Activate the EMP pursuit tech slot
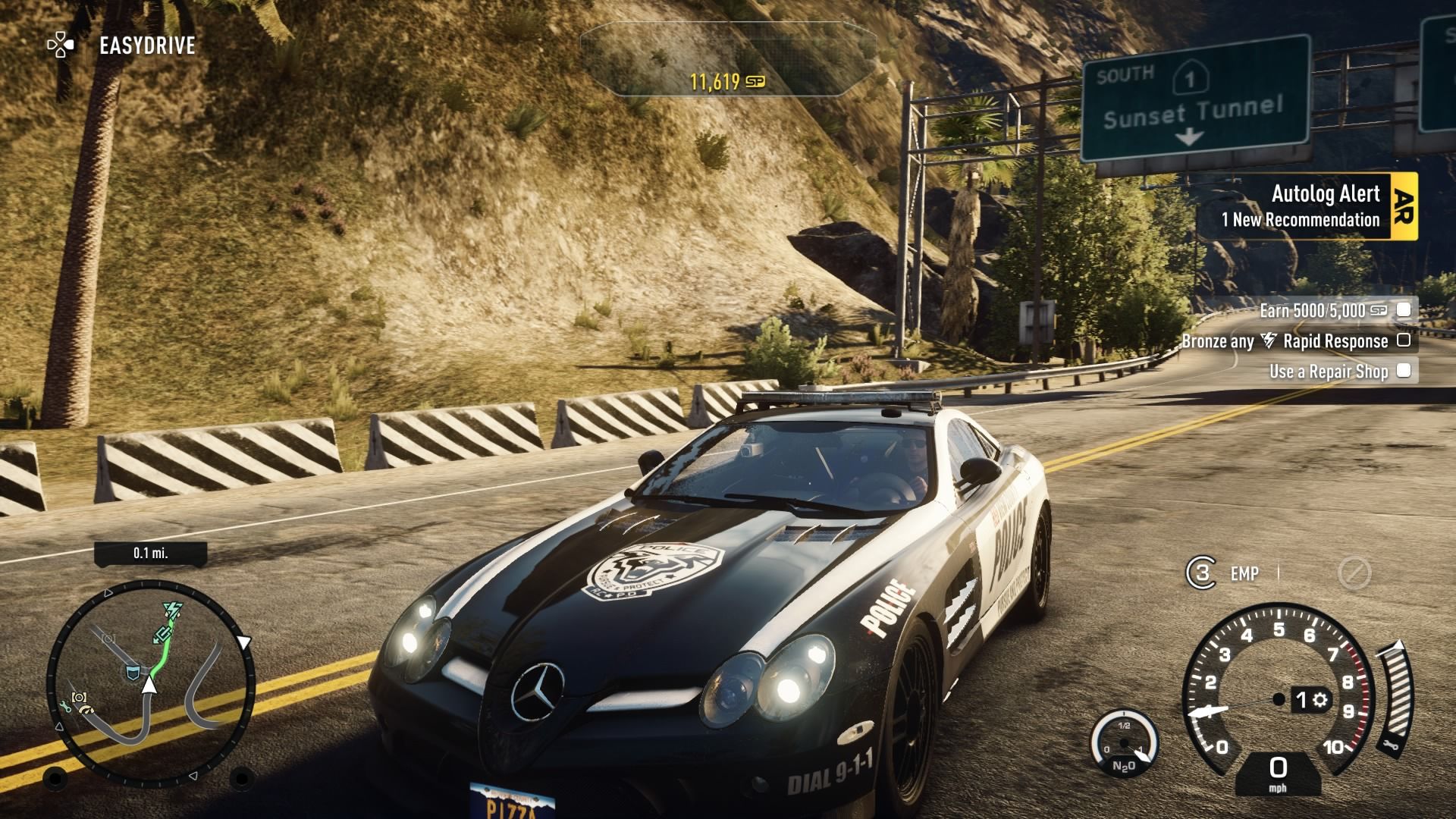1456x819 pixels. click(1222, 573)
